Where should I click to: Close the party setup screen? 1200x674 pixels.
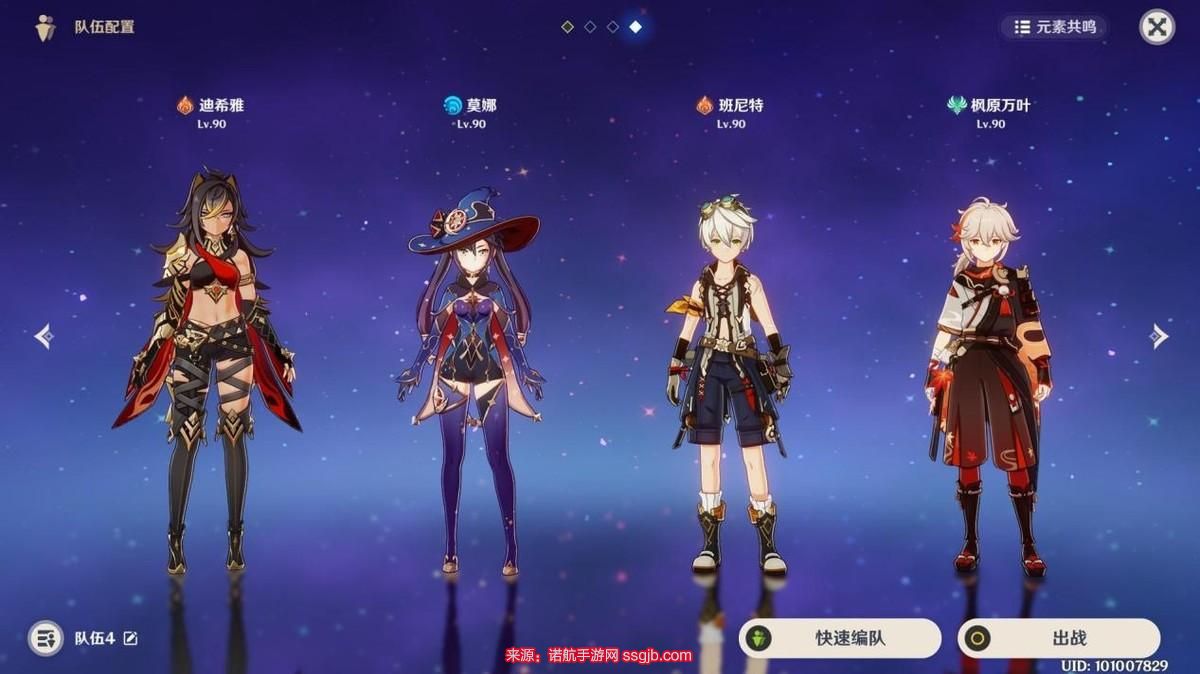[x=1157, y=27]
